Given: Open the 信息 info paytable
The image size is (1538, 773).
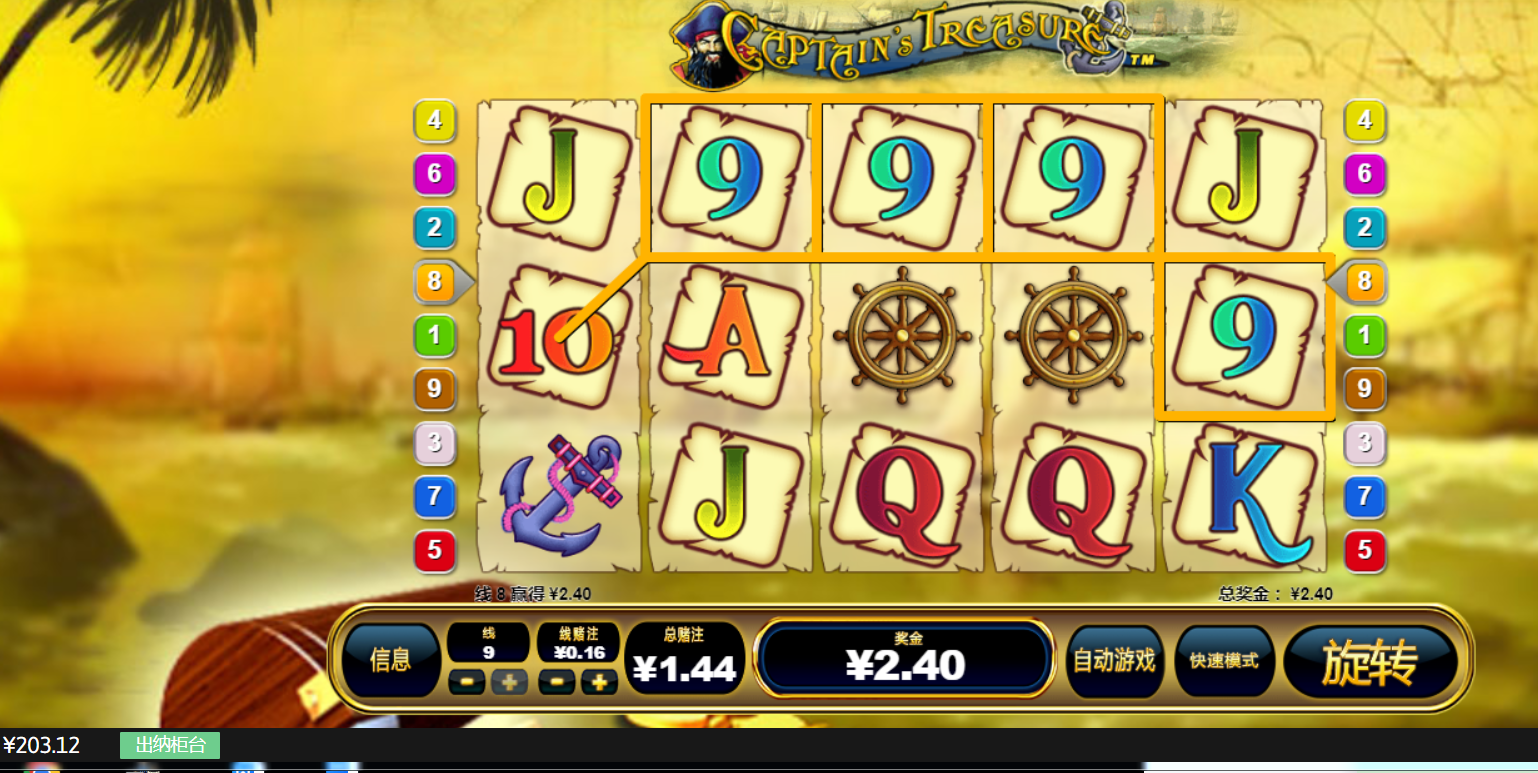Looking at the screenshot, I should tap(390, 660).
